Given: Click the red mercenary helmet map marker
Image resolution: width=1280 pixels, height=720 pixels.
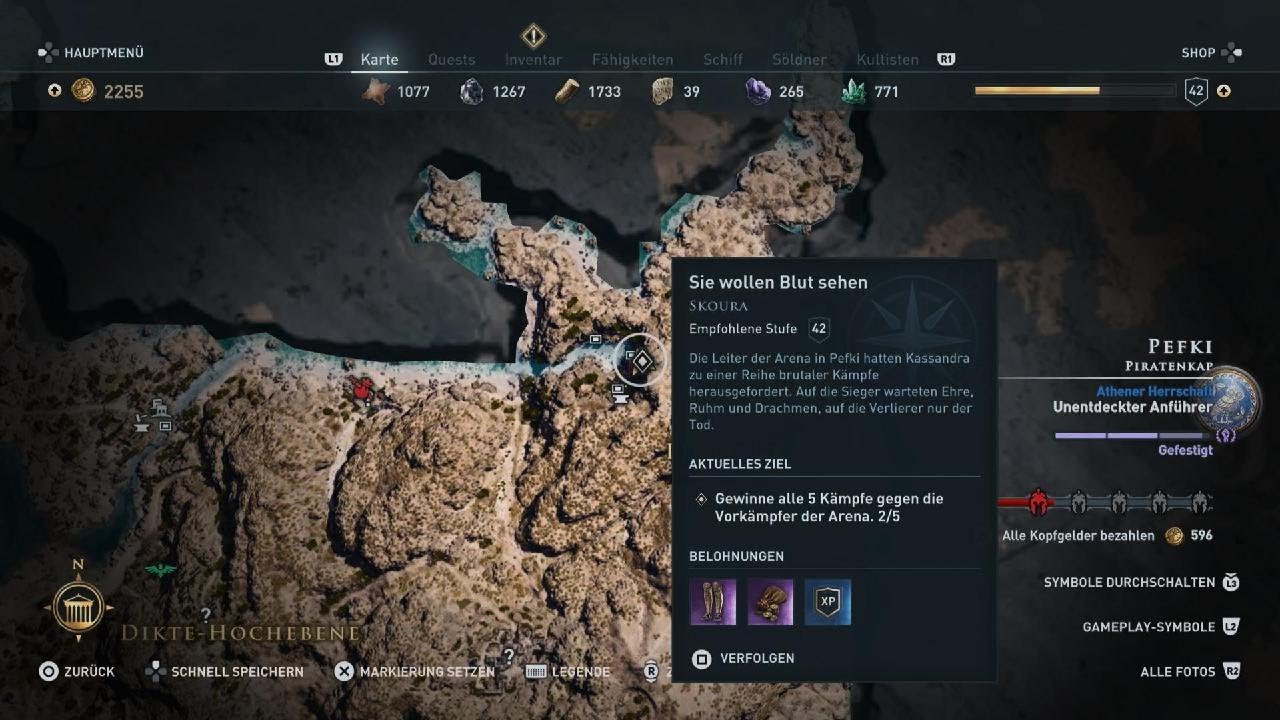Looking at the screenshot, I should pos(363,390).
